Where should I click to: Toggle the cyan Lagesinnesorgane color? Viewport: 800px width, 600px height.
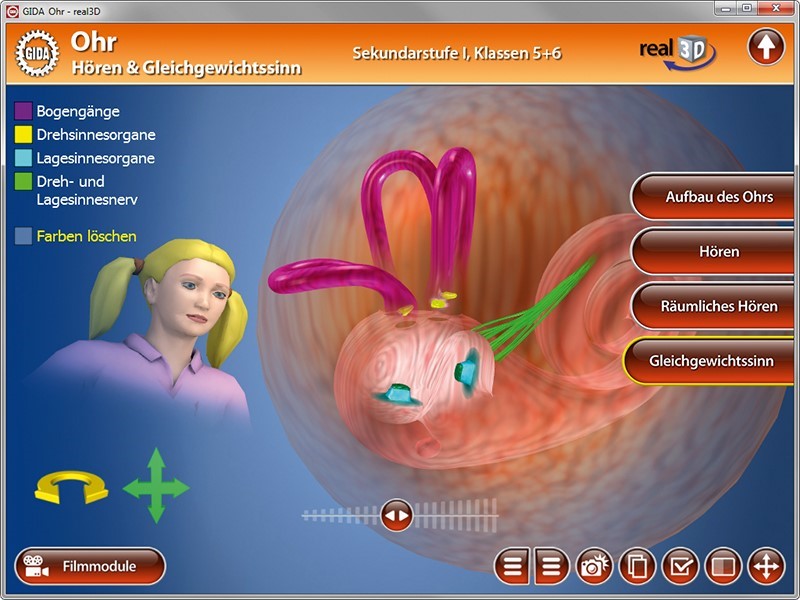coord(23,158)
